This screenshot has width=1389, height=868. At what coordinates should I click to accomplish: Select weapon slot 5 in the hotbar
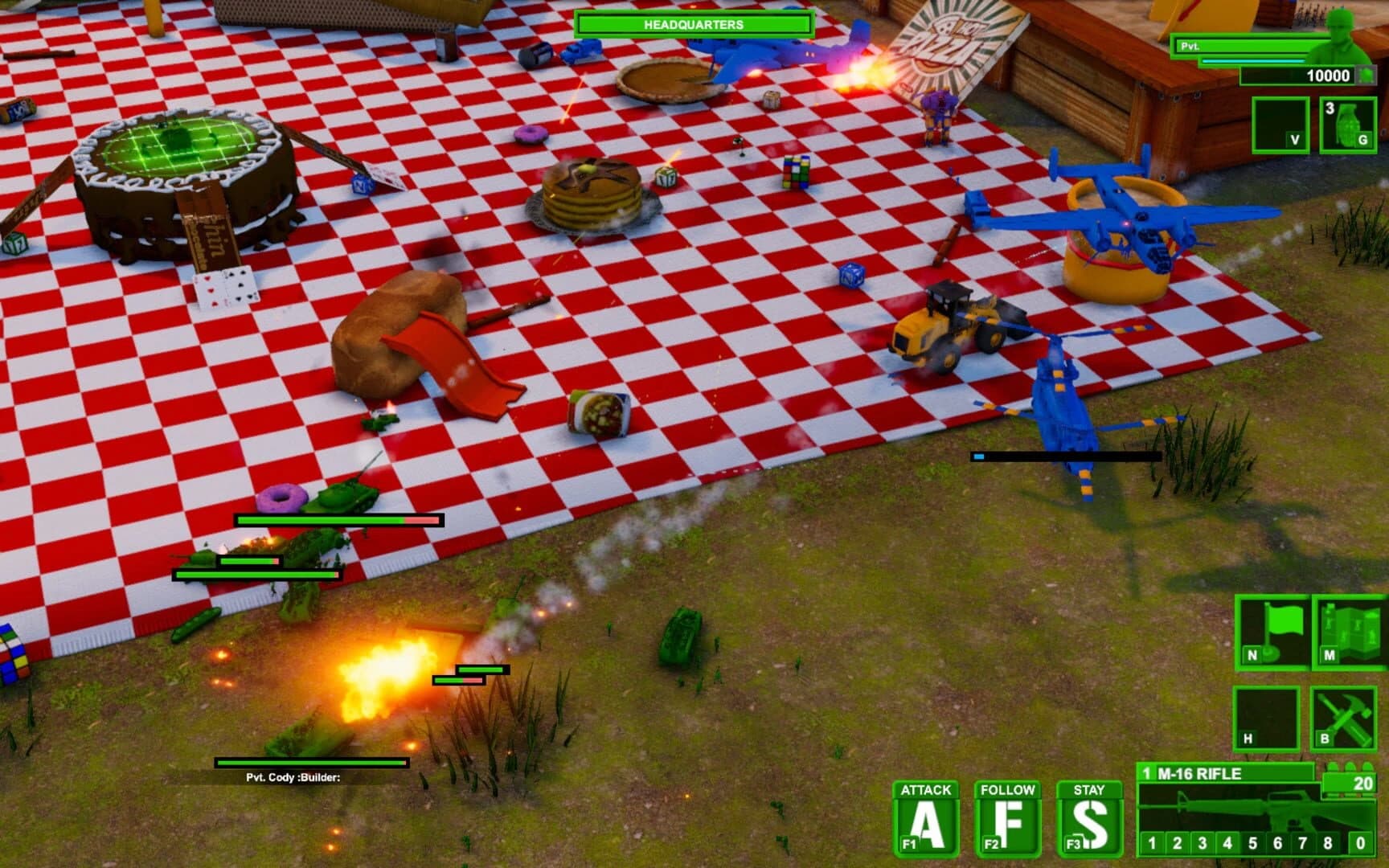tap(1252, 842)
